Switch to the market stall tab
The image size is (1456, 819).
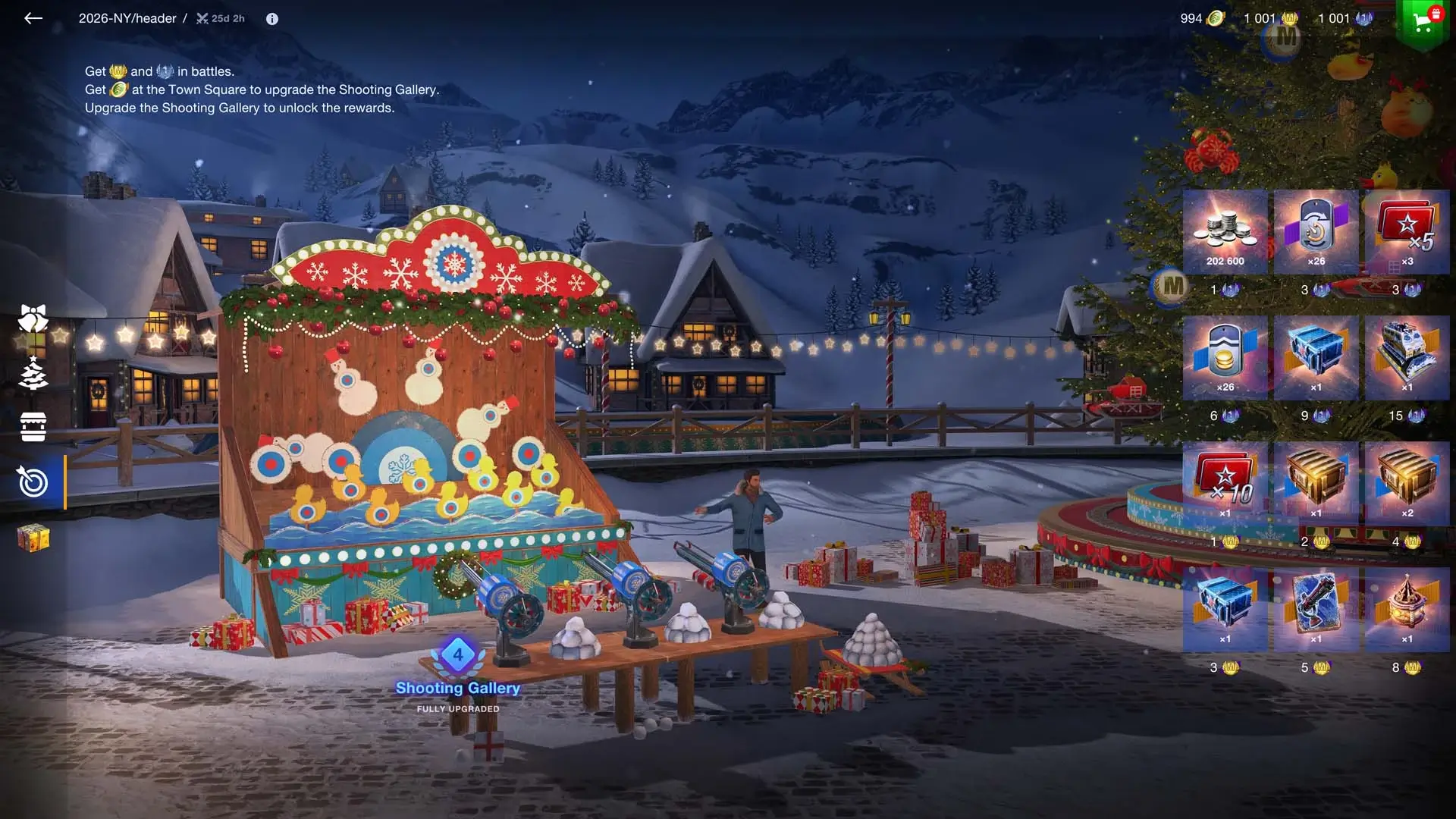pos(33,427)
